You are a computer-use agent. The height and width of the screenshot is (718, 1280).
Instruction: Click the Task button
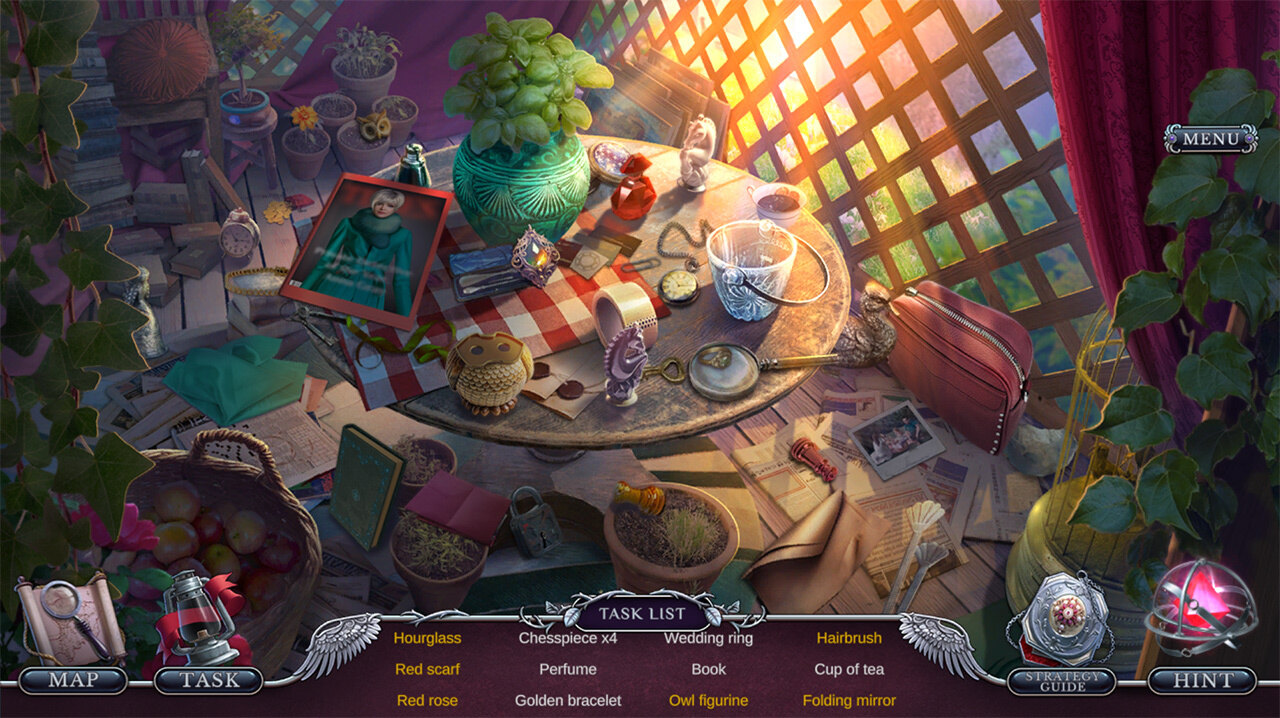click(209, 681)
